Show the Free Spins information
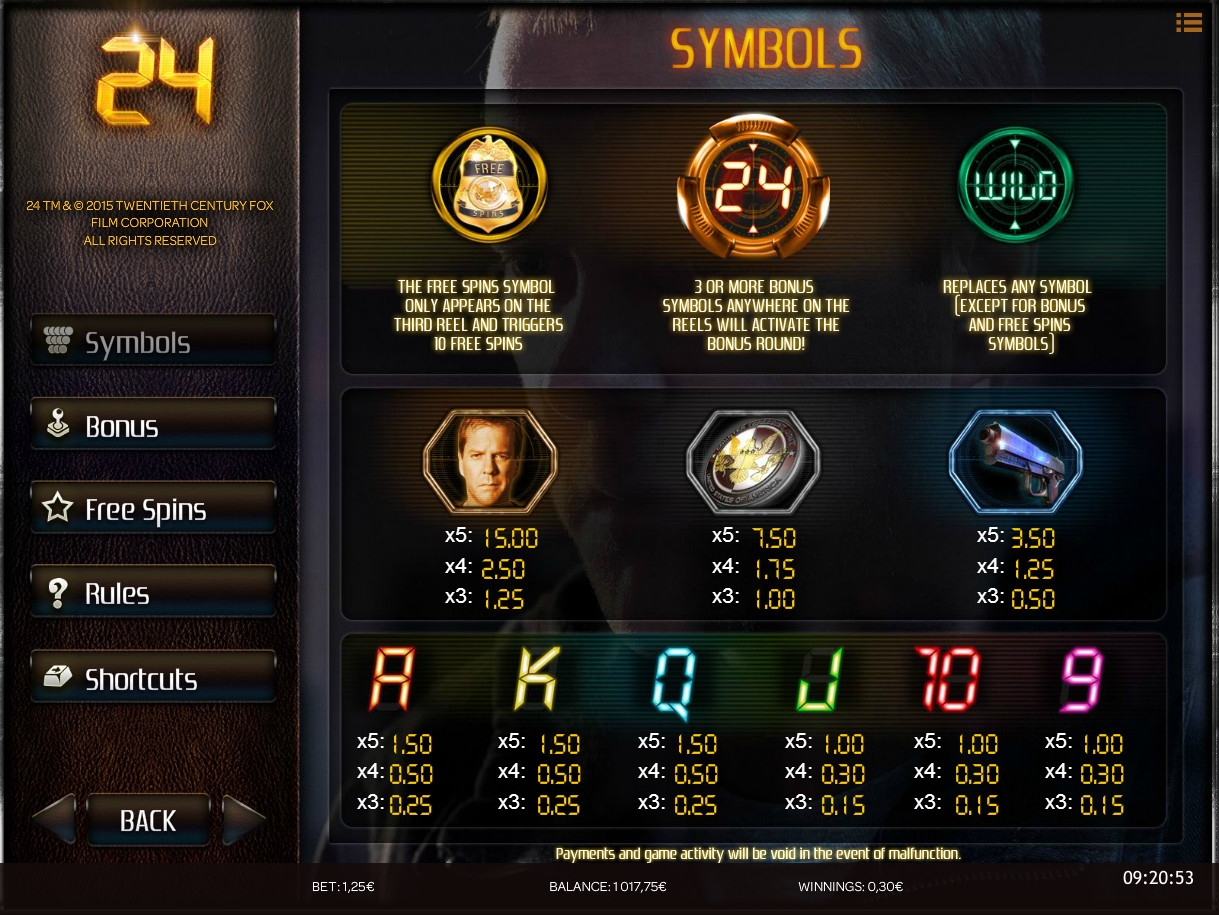This screenshot has width=1219, height=915. (x=153, y=509)
